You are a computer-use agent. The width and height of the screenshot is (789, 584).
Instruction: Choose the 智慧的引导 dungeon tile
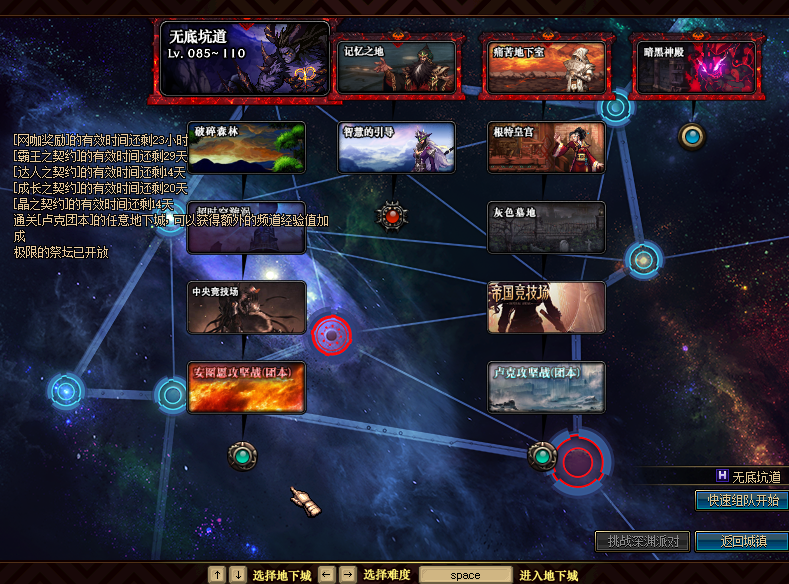click(x=396, y=147)
